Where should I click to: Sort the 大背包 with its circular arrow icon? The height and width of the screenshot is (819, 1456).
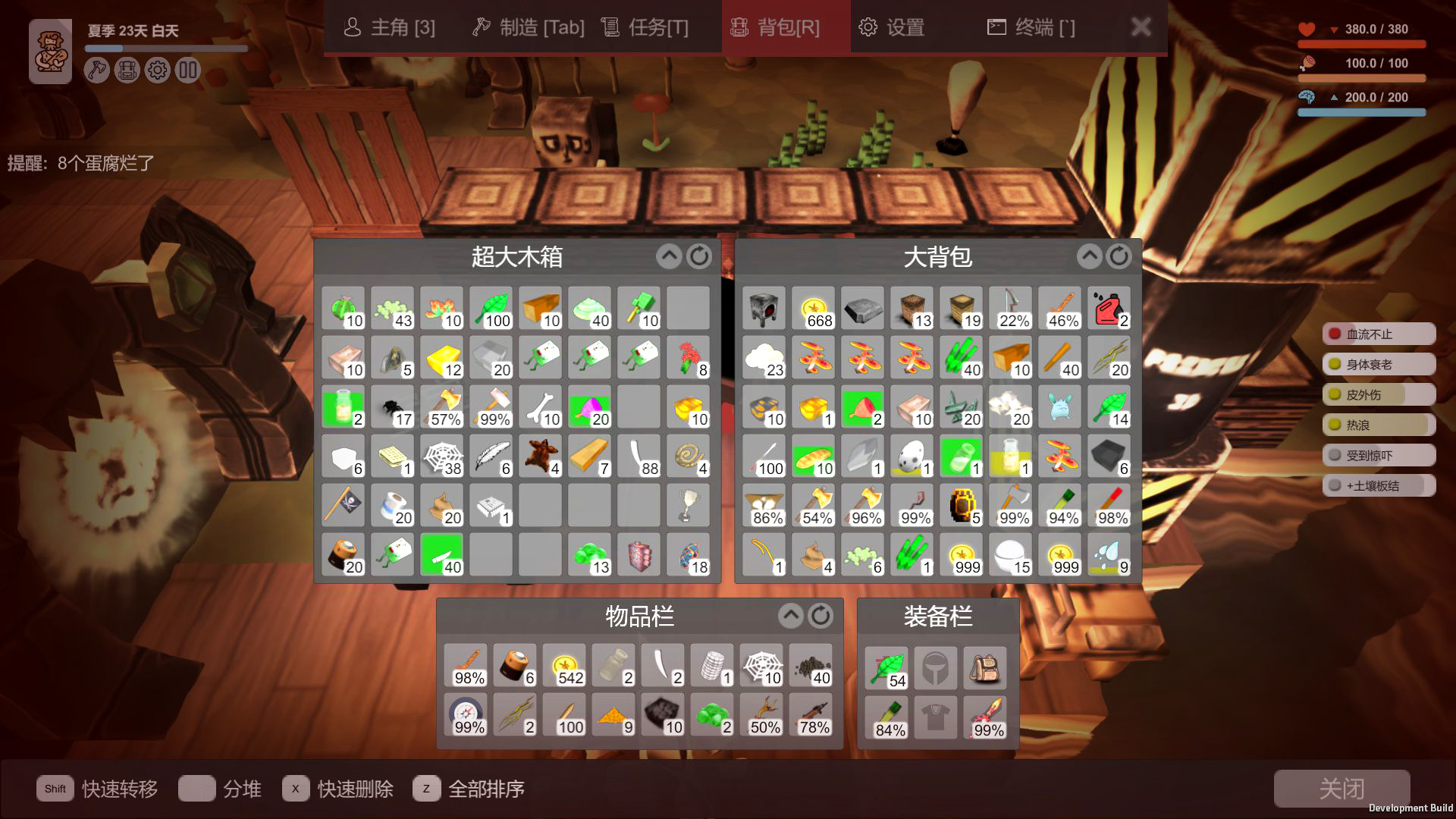[1120, 256]
